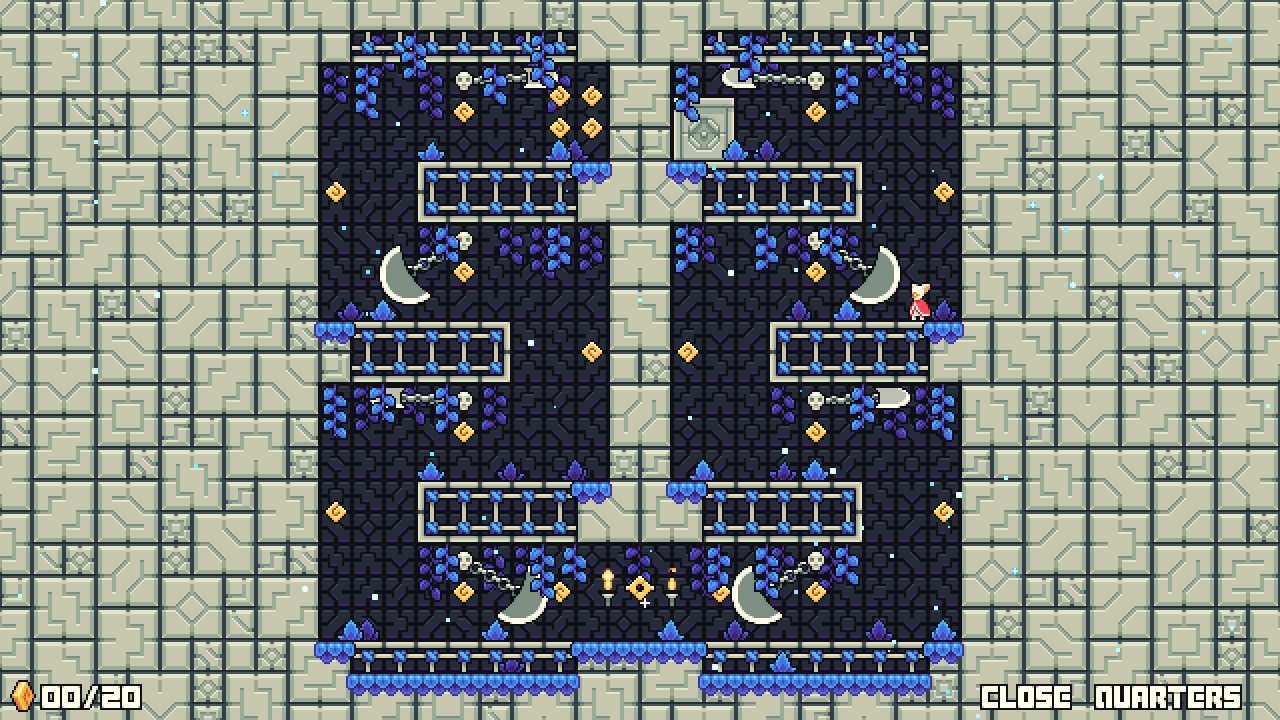Click the top-right ladder platform
Screen dimensions: 1280x720
pyautogui.click(x=783, y=192)
